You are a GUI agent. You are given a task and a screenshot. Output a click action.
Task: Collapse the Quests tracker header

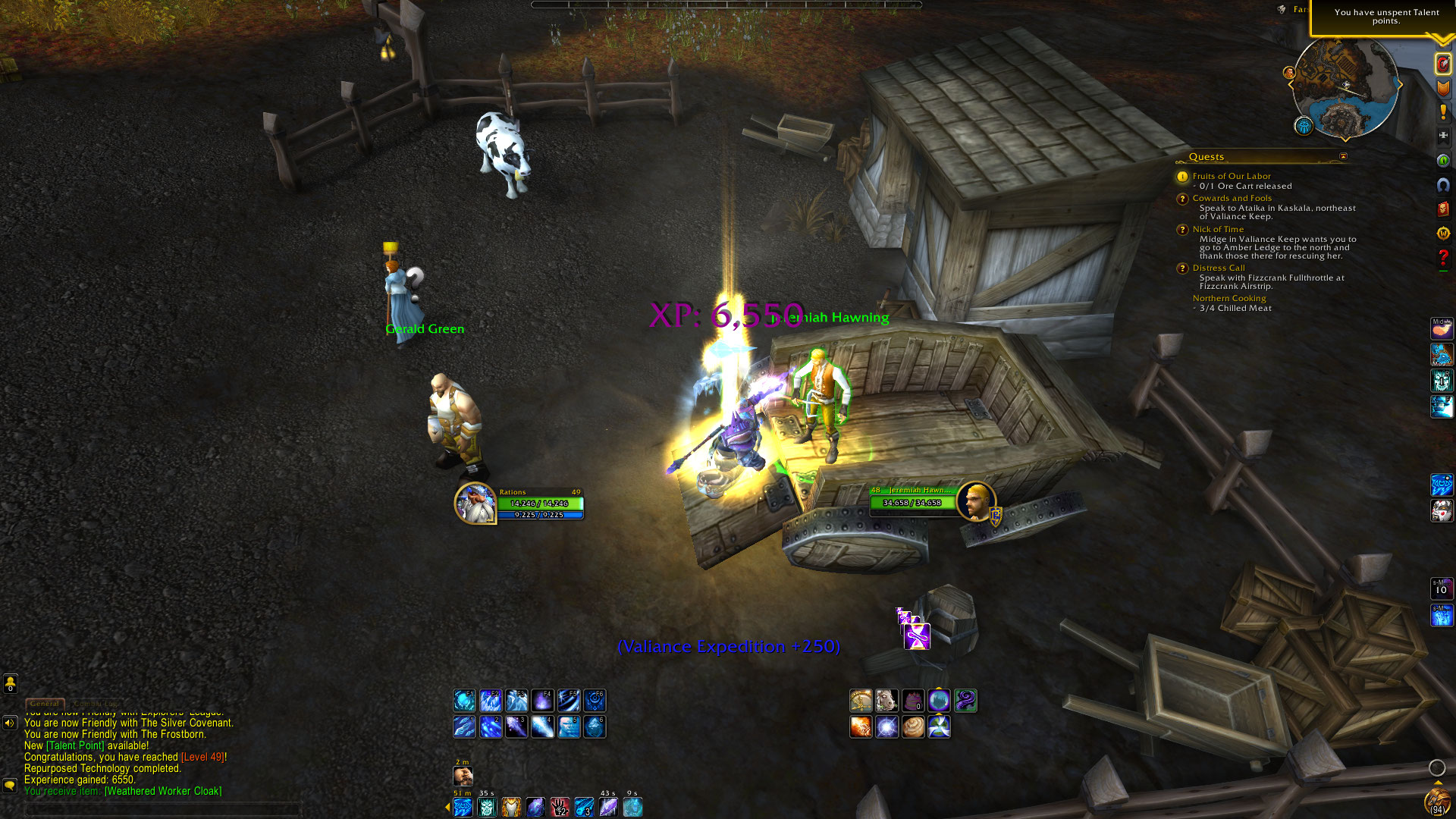pos(1343,157)
